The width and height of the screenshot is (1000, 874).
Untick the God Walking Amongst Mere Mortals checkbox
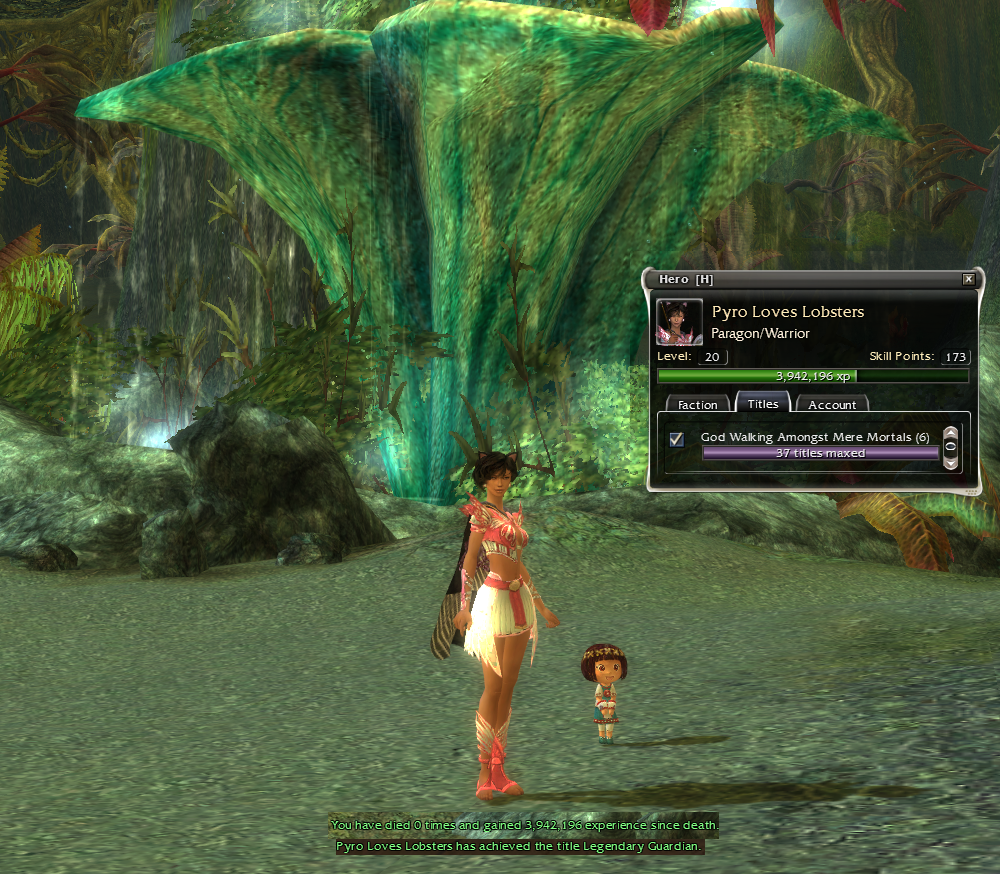tap(677, 439)
